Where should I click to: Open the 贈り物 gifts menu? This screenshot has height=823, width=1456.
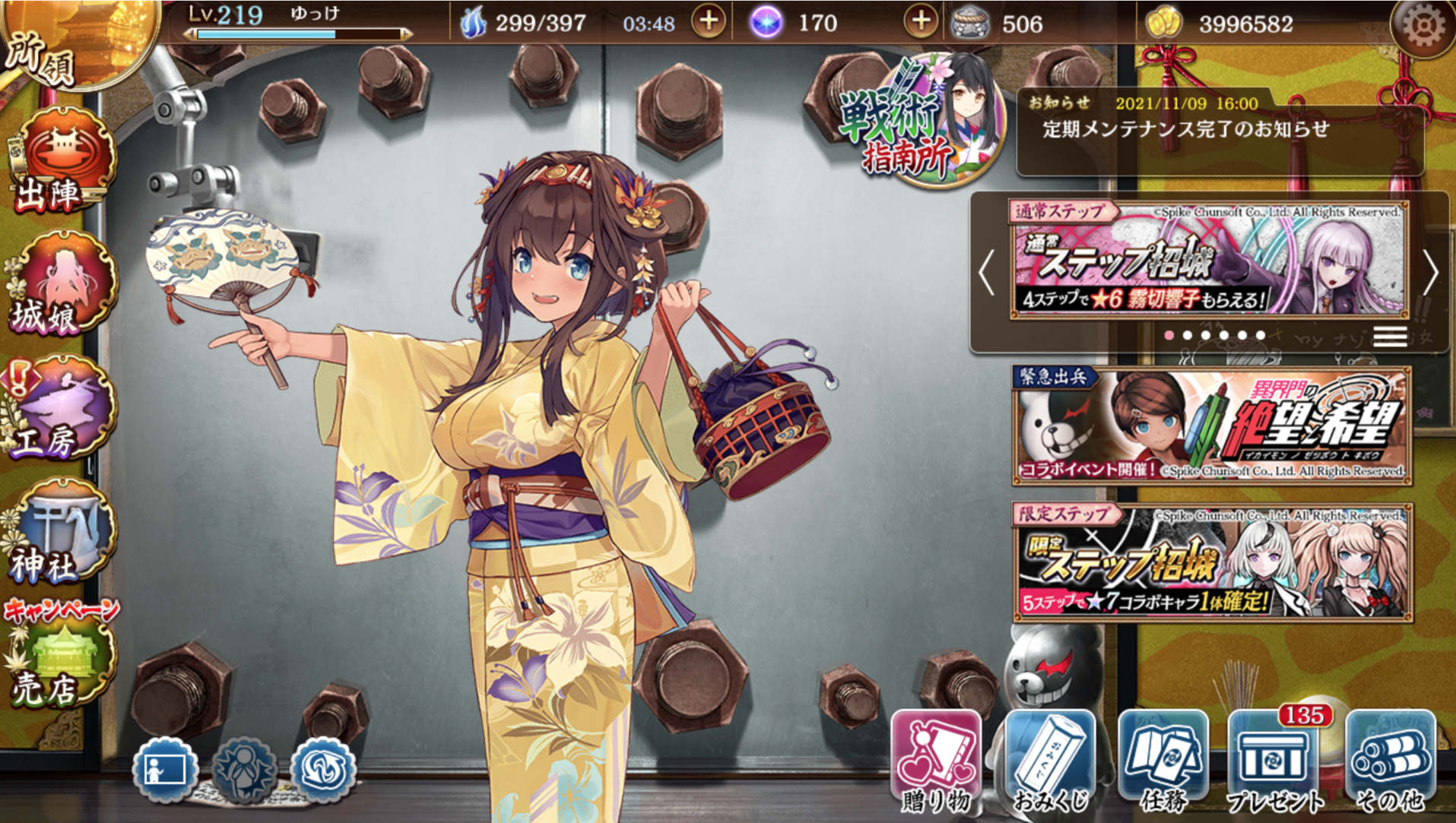936,761
